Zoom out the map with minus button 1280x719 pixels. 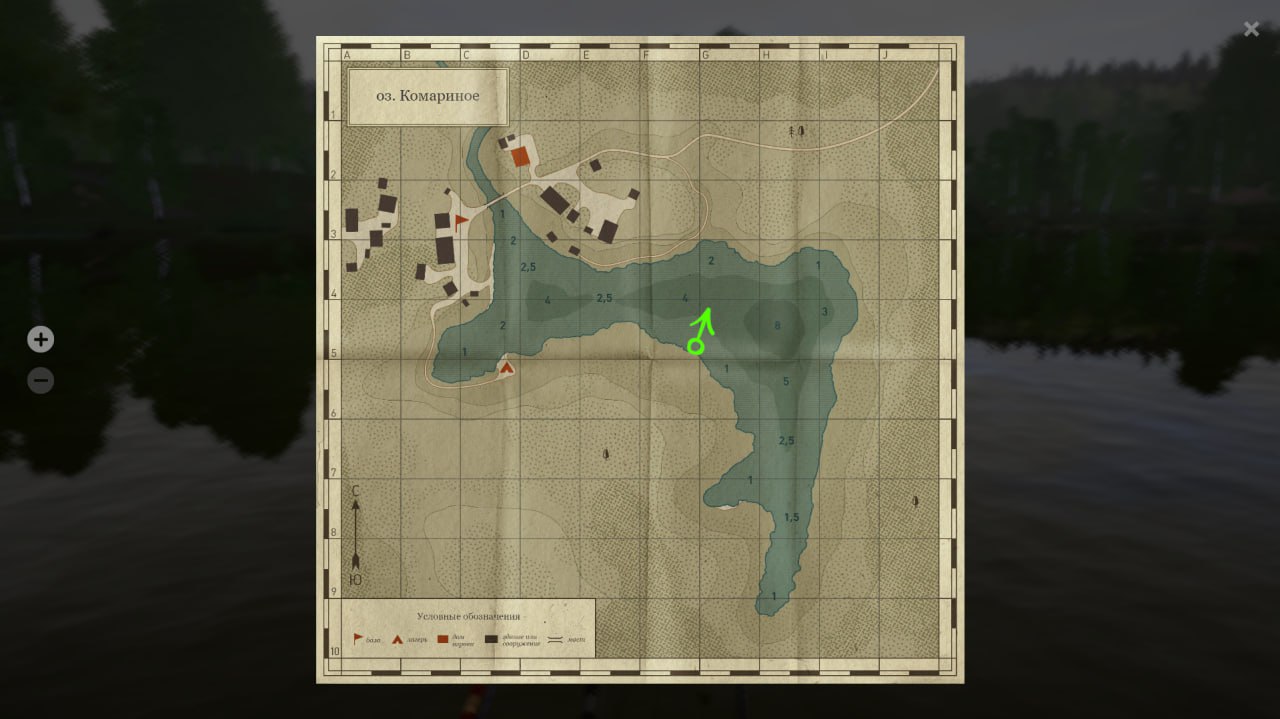tap(40, 381)
